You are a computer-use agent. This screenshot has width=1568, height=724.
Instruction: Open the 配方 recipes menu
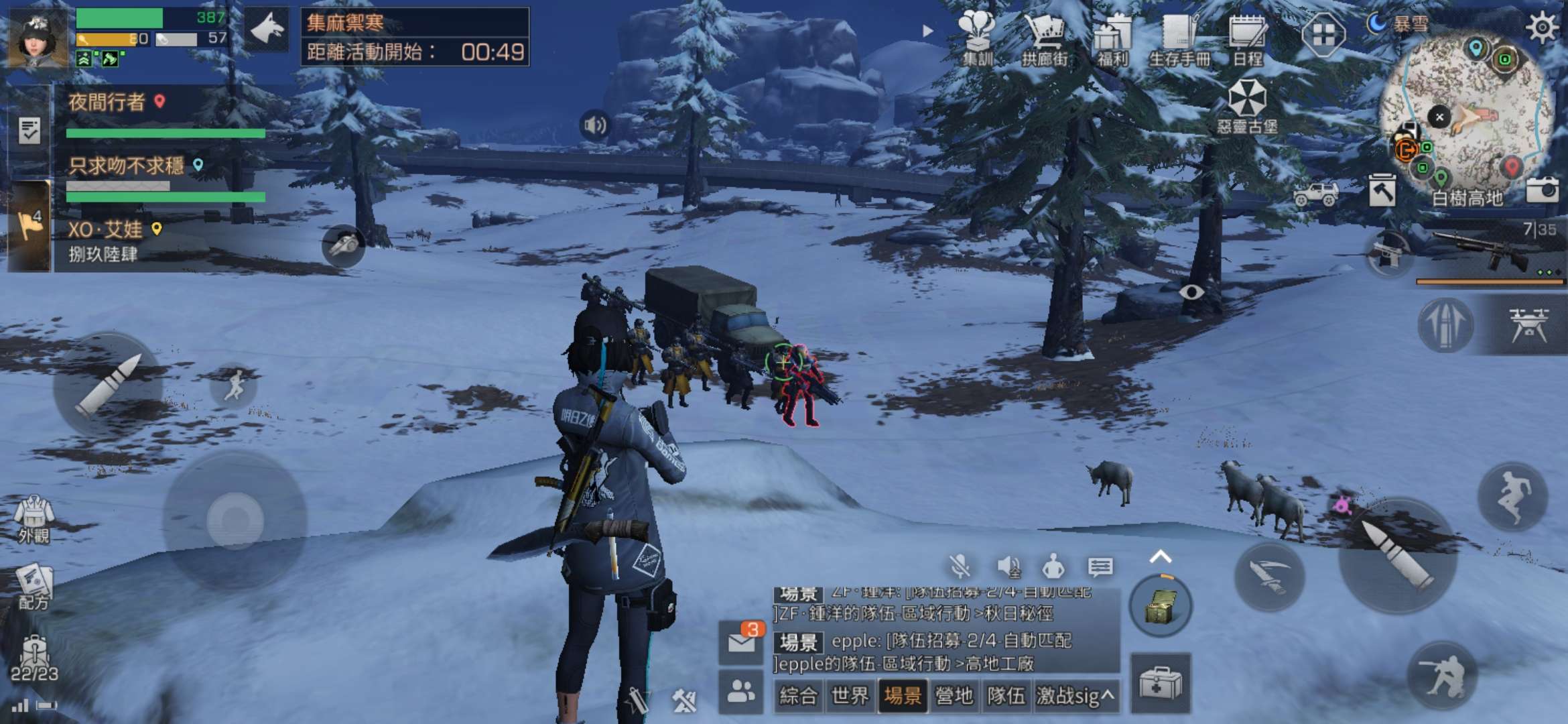click(x=34, y=587)
